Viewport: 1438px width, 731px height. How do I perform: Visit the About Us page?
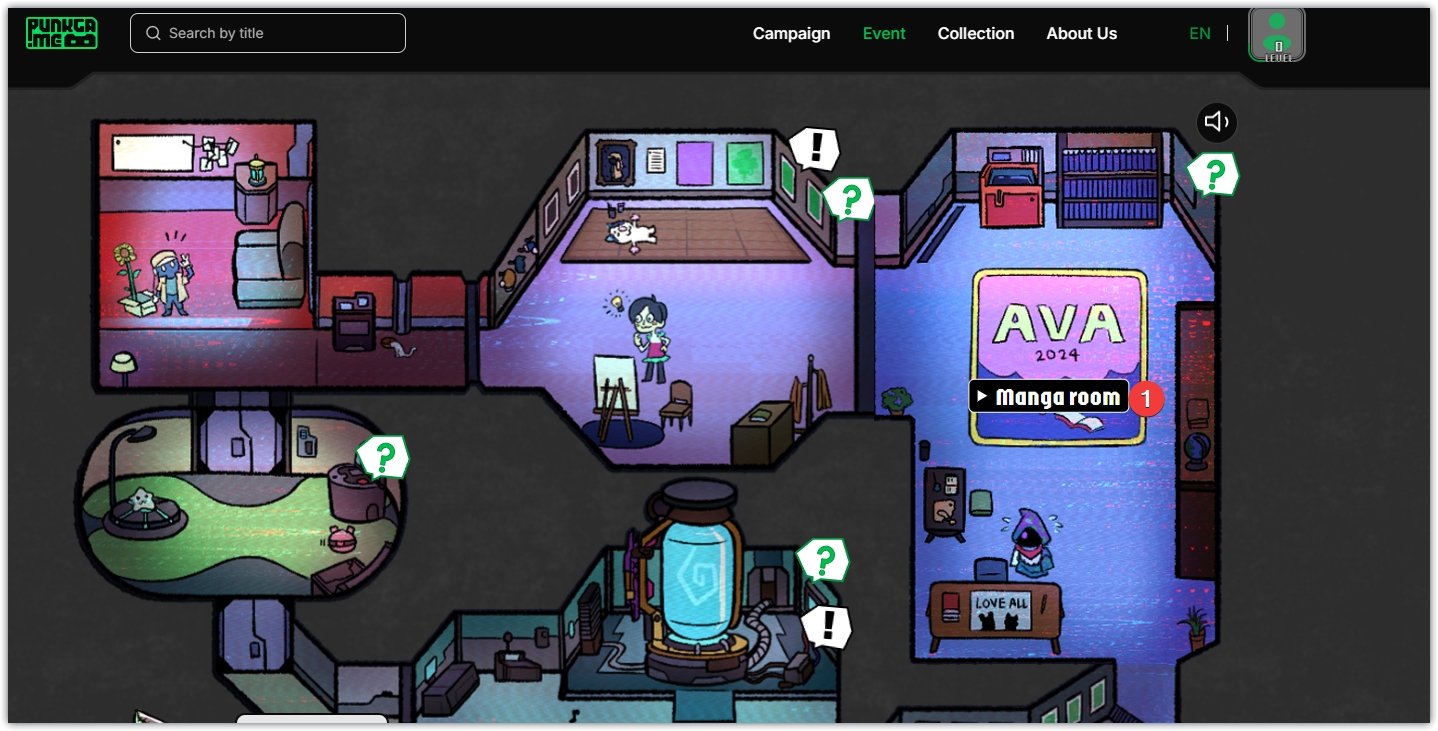[1081, 33]
